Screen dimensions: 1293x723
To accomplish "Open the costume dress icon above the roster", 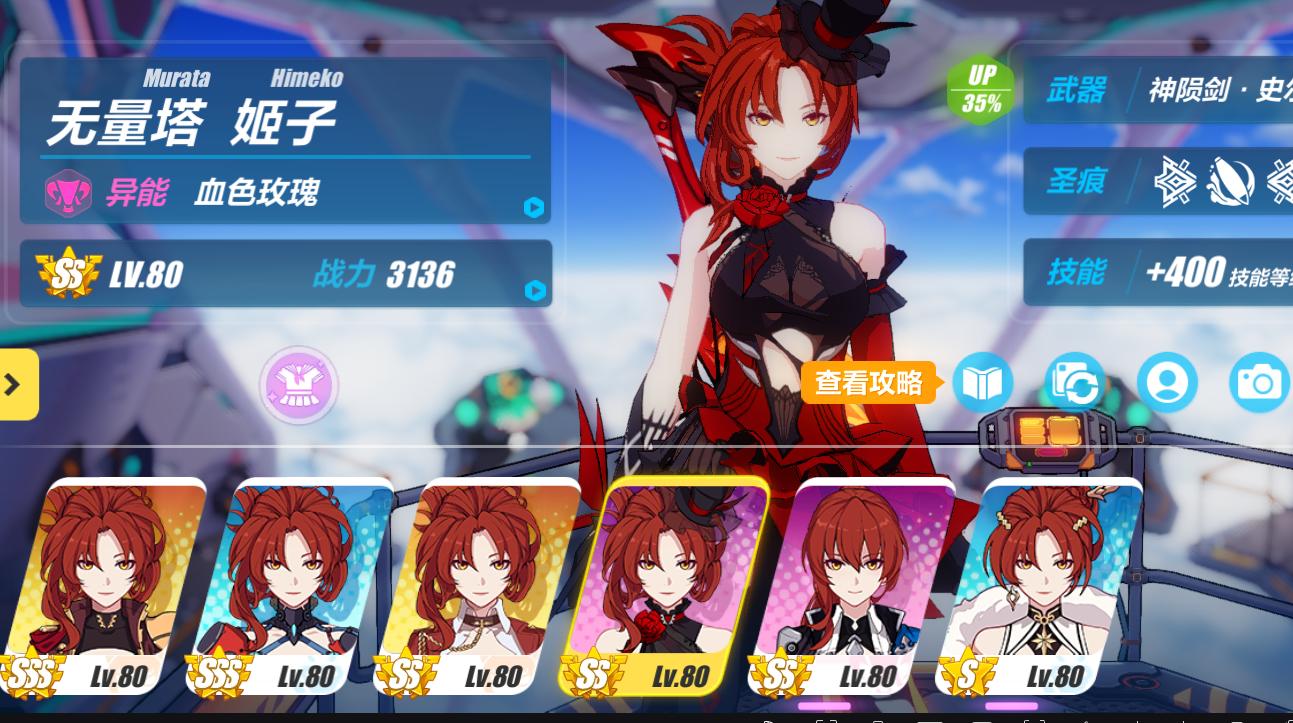I will coord(298,385).
